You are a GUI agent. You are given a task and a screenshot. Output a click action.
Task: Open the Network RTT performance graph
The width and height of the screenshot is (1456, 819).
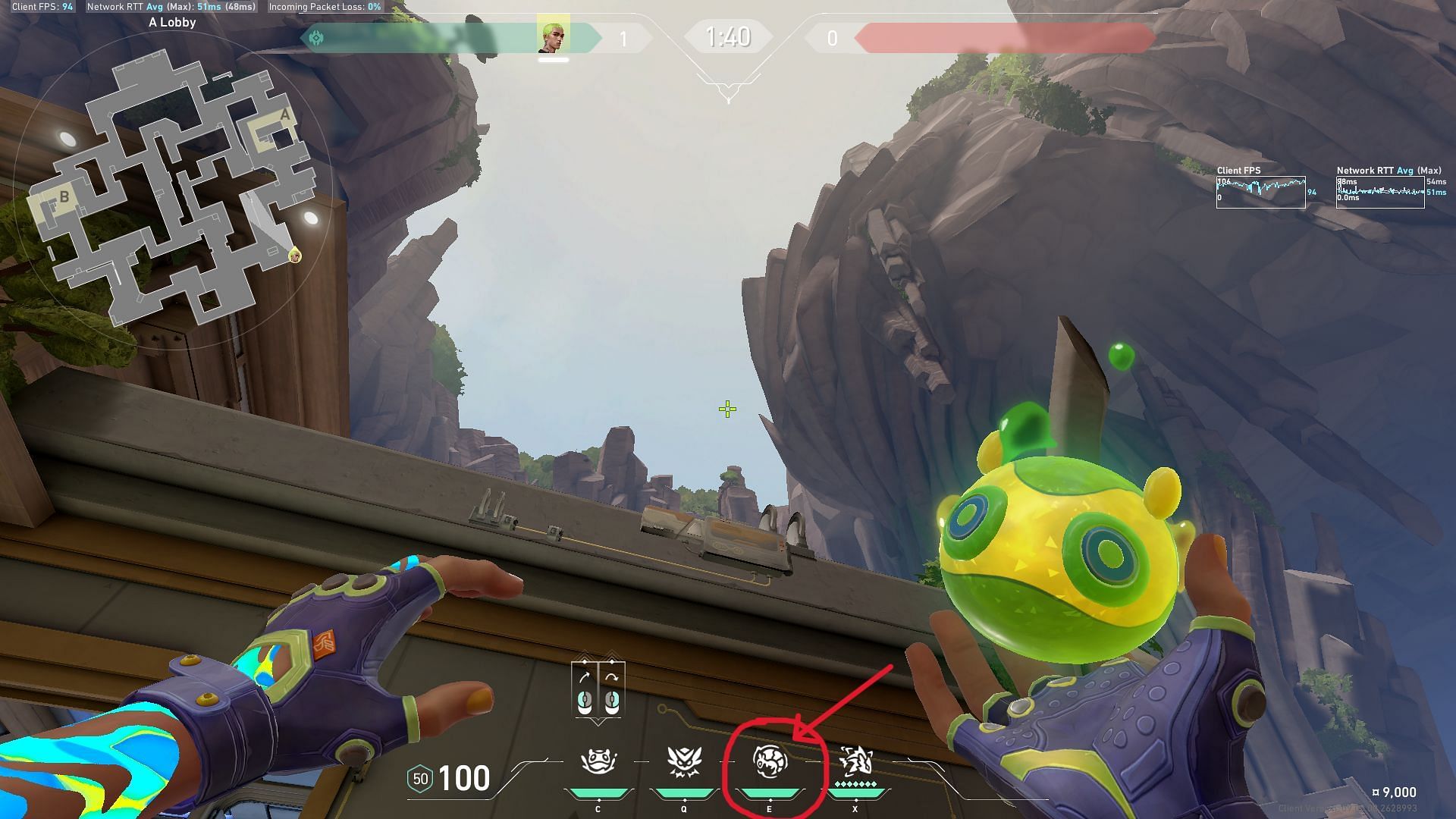coord(1380,192)
